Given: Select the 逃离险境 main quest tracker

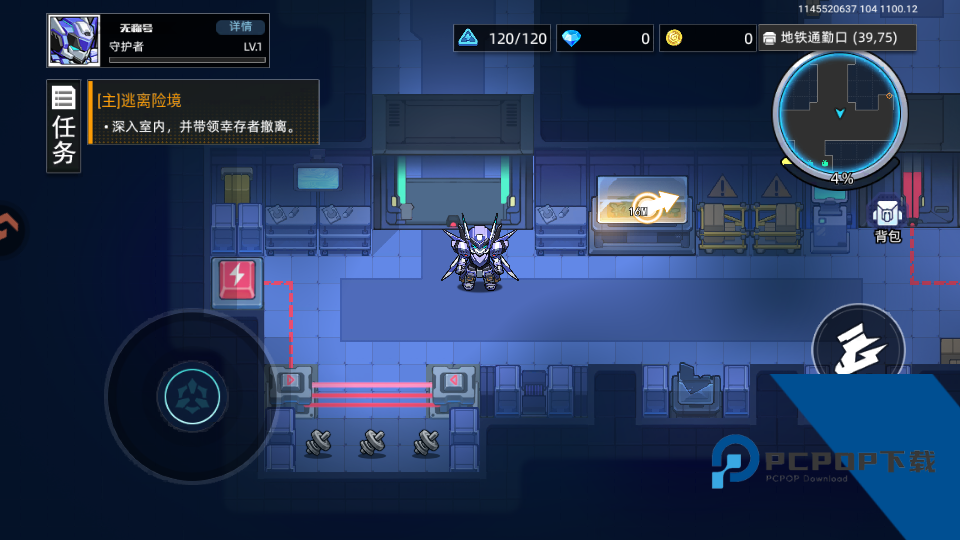Looking at the screenshot, I should tap(204, 113).
